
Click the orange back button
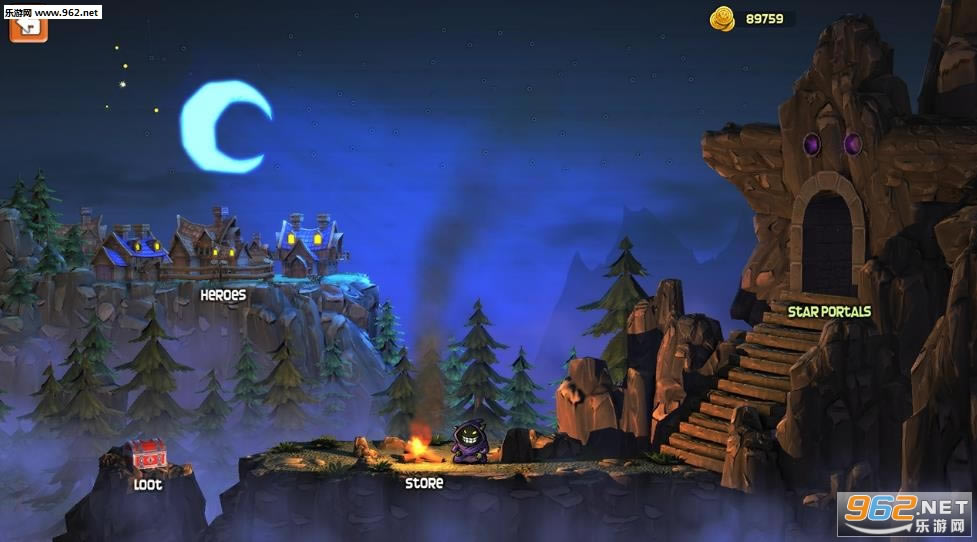coord(28,26)
